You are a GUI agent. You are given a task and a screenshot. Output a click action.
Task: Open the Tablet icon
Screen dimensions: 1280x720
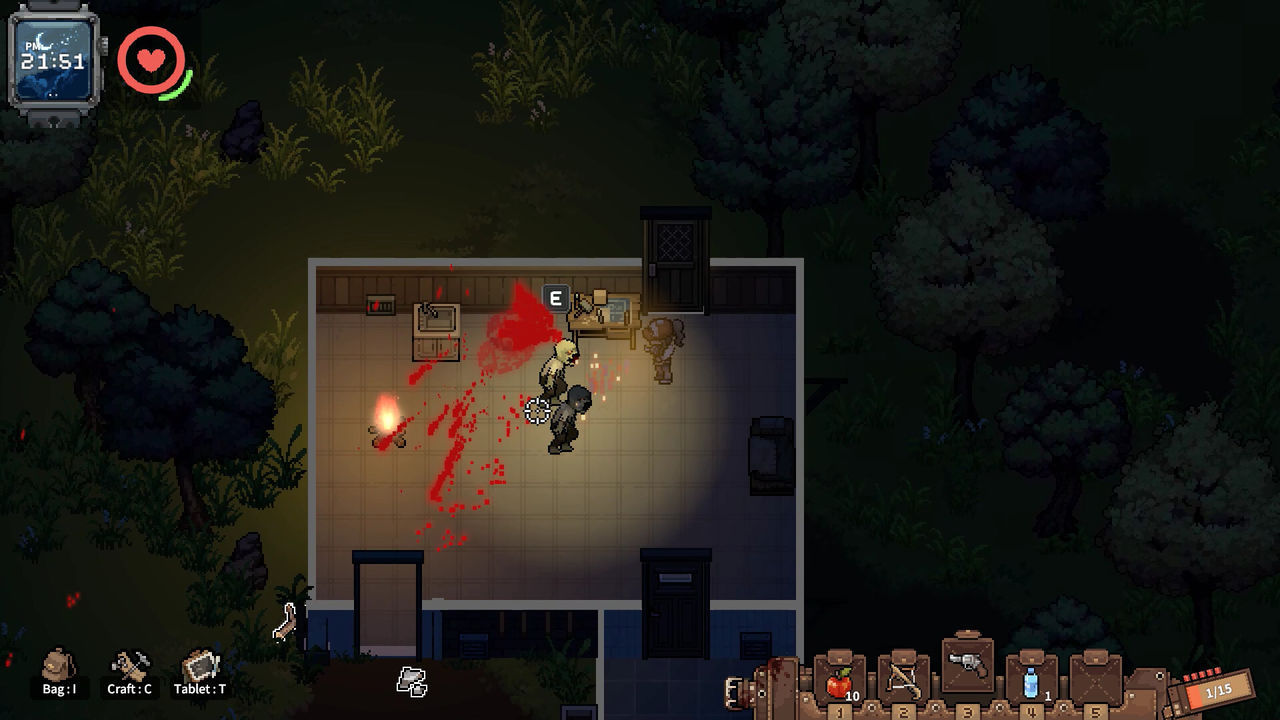pos(202,665)
